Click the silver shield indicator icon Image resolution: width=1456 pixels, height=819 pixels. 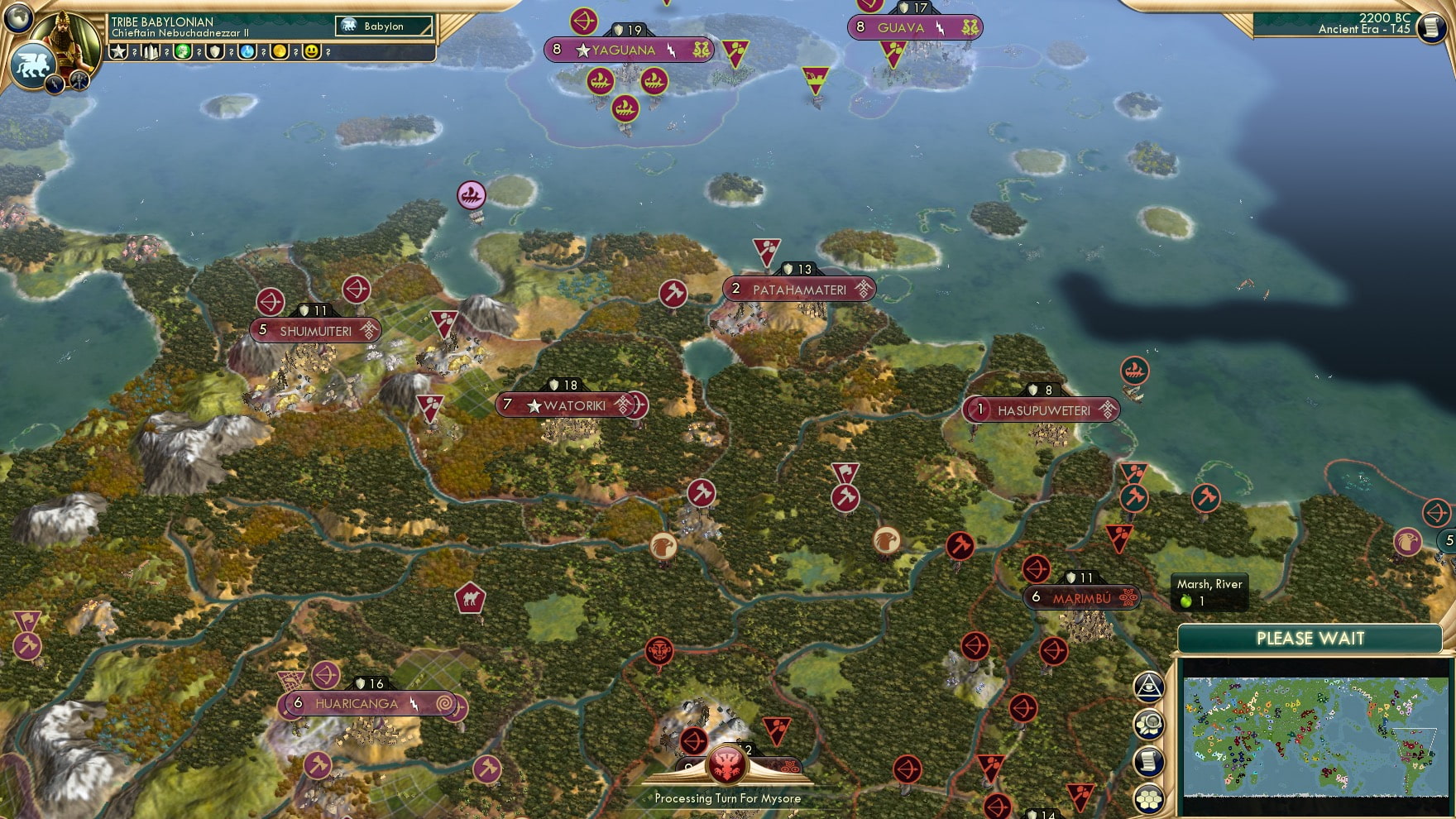[216, 53]
